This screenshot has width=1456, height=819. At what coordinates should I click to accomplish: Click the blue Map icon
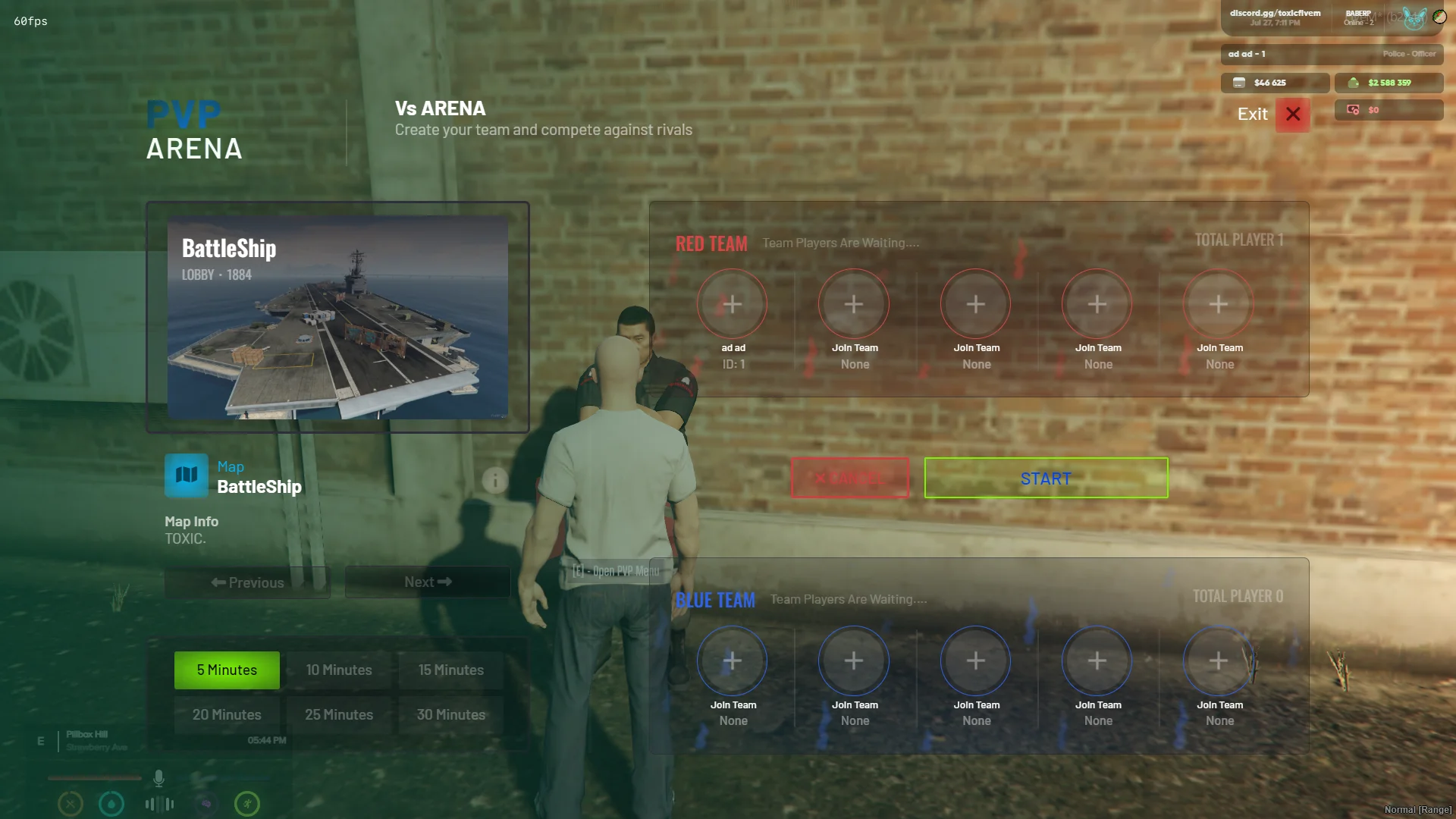click(x=187, y=475)
